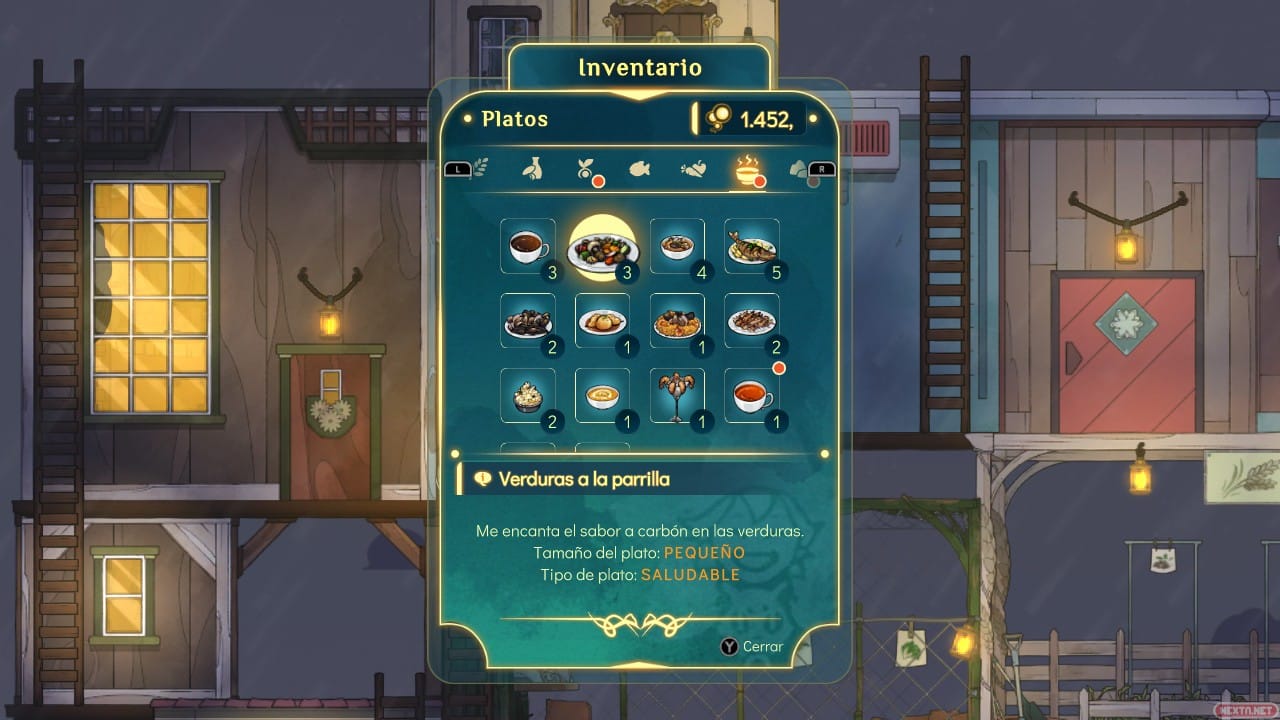
Task: Open the vegetables carrot category tab
Action: click(x=693, y=169)
